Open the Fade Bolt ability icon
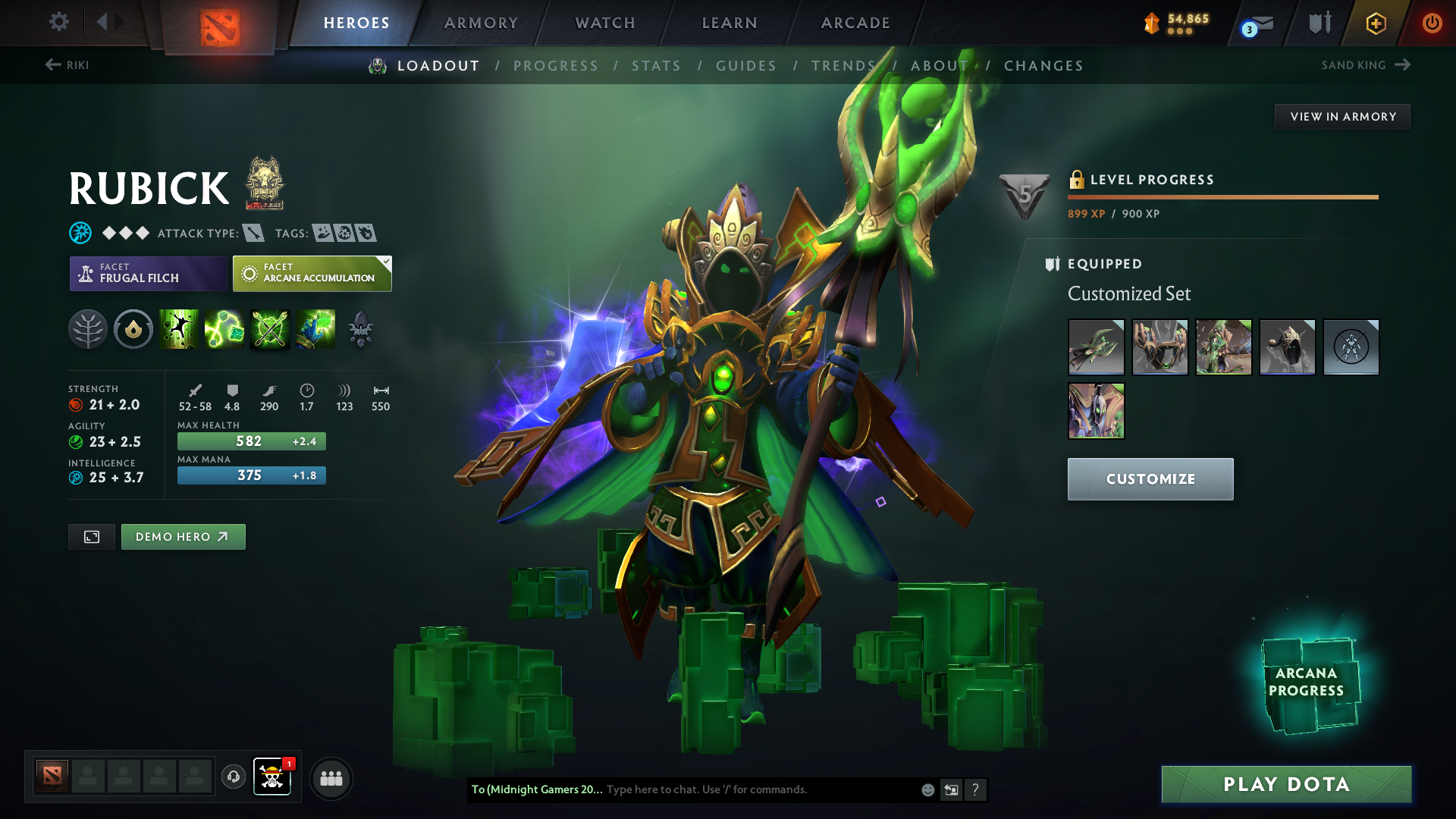 click(224, 329)
